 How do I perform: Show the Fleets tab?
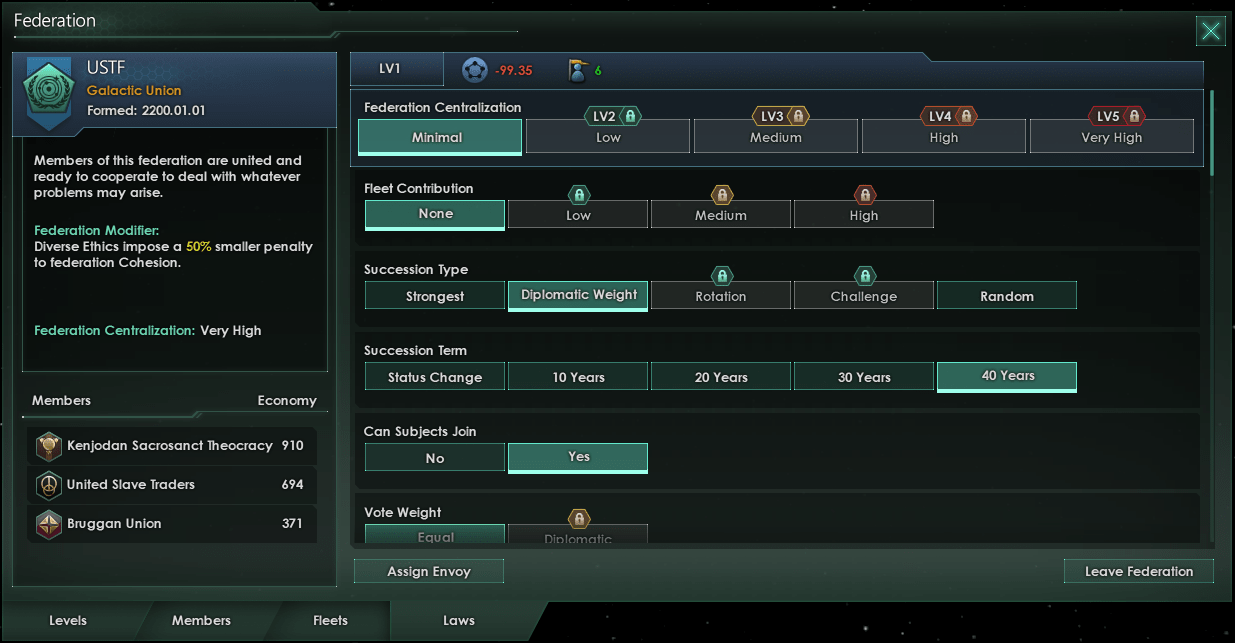(330, 620)
